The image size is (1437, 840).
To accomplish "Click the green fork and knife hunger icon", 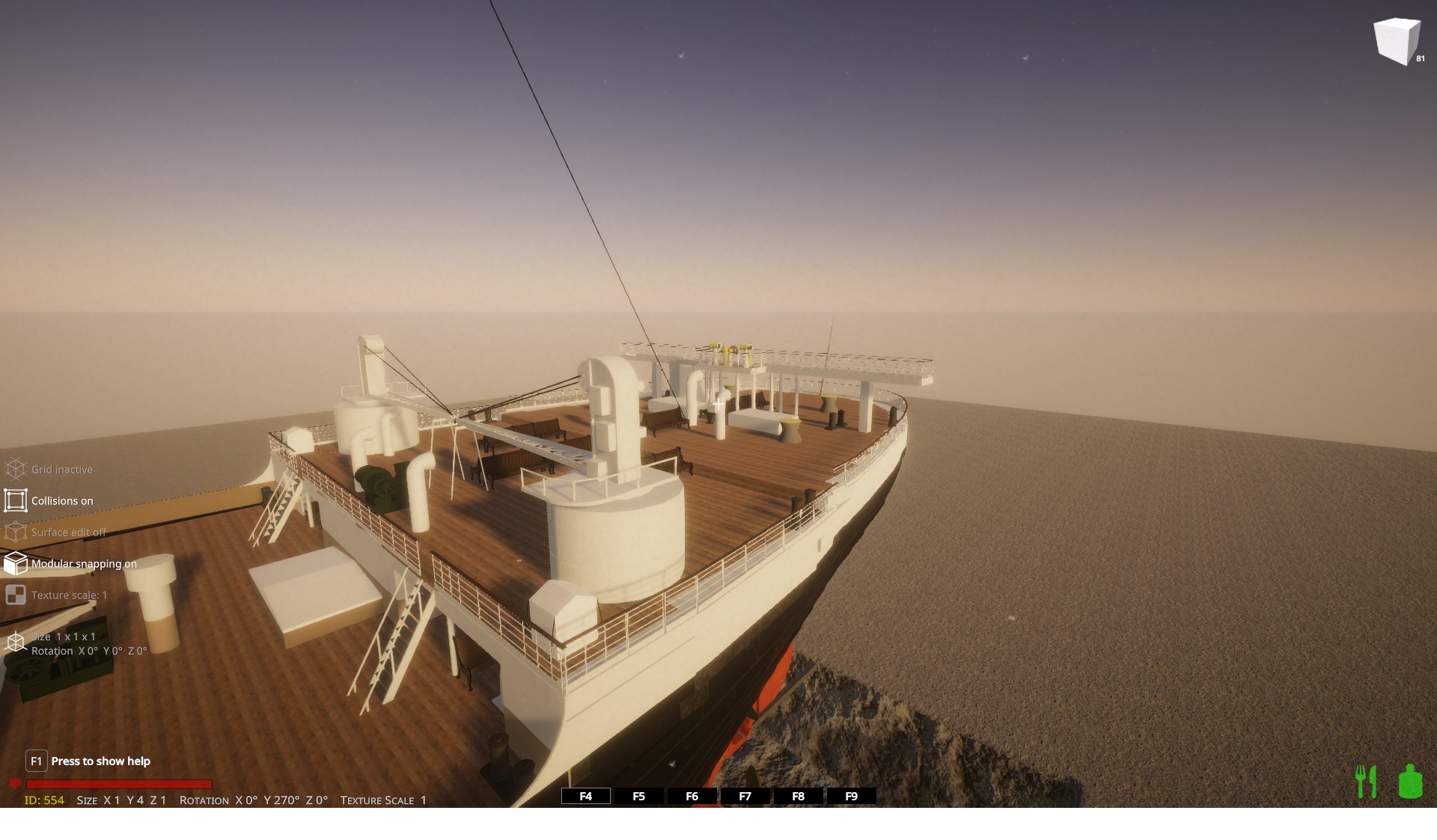I will pyautogui.click(x=1367, y=782).
